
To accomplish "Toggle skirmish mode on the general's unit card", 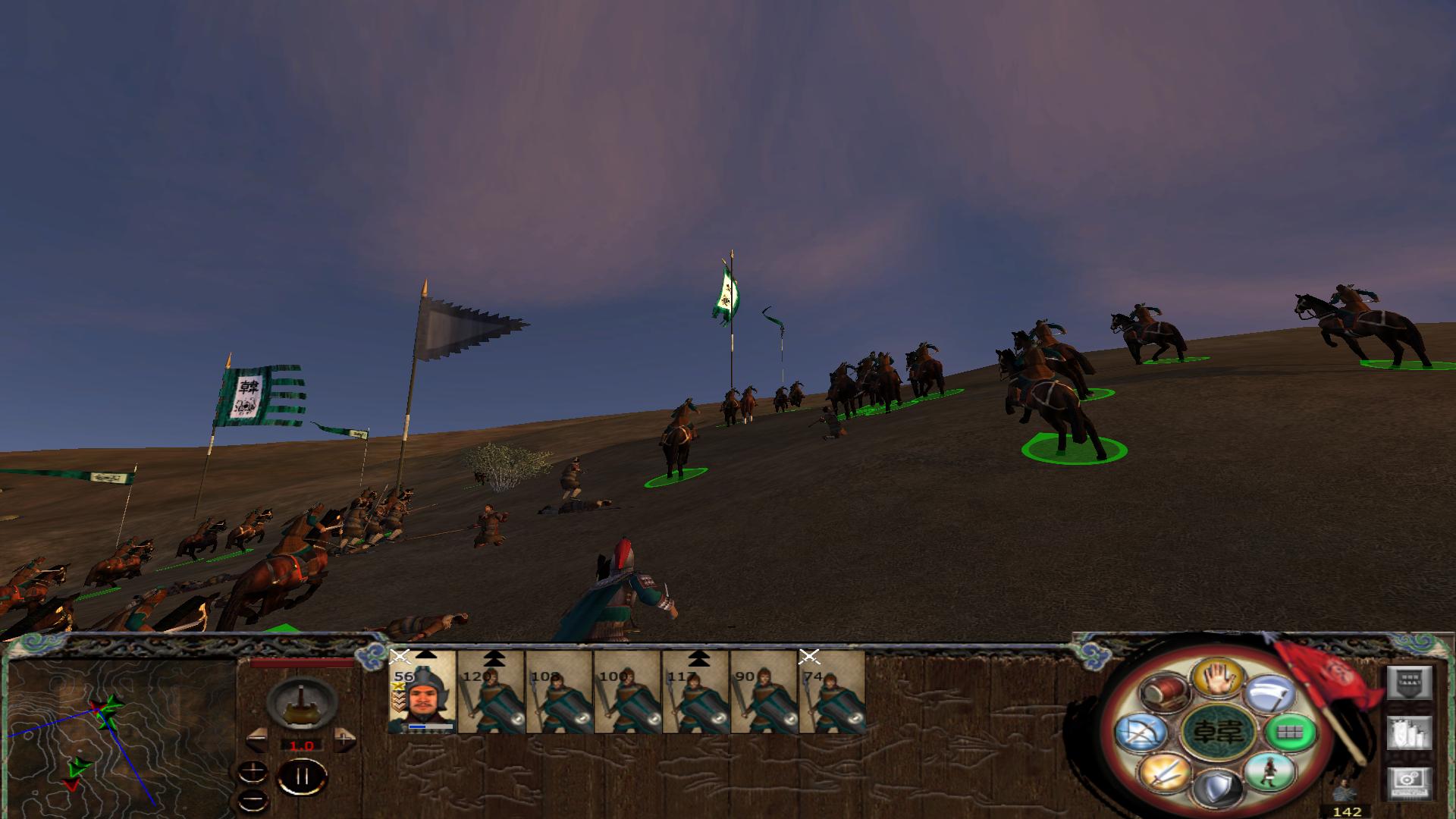I will 400,656.
